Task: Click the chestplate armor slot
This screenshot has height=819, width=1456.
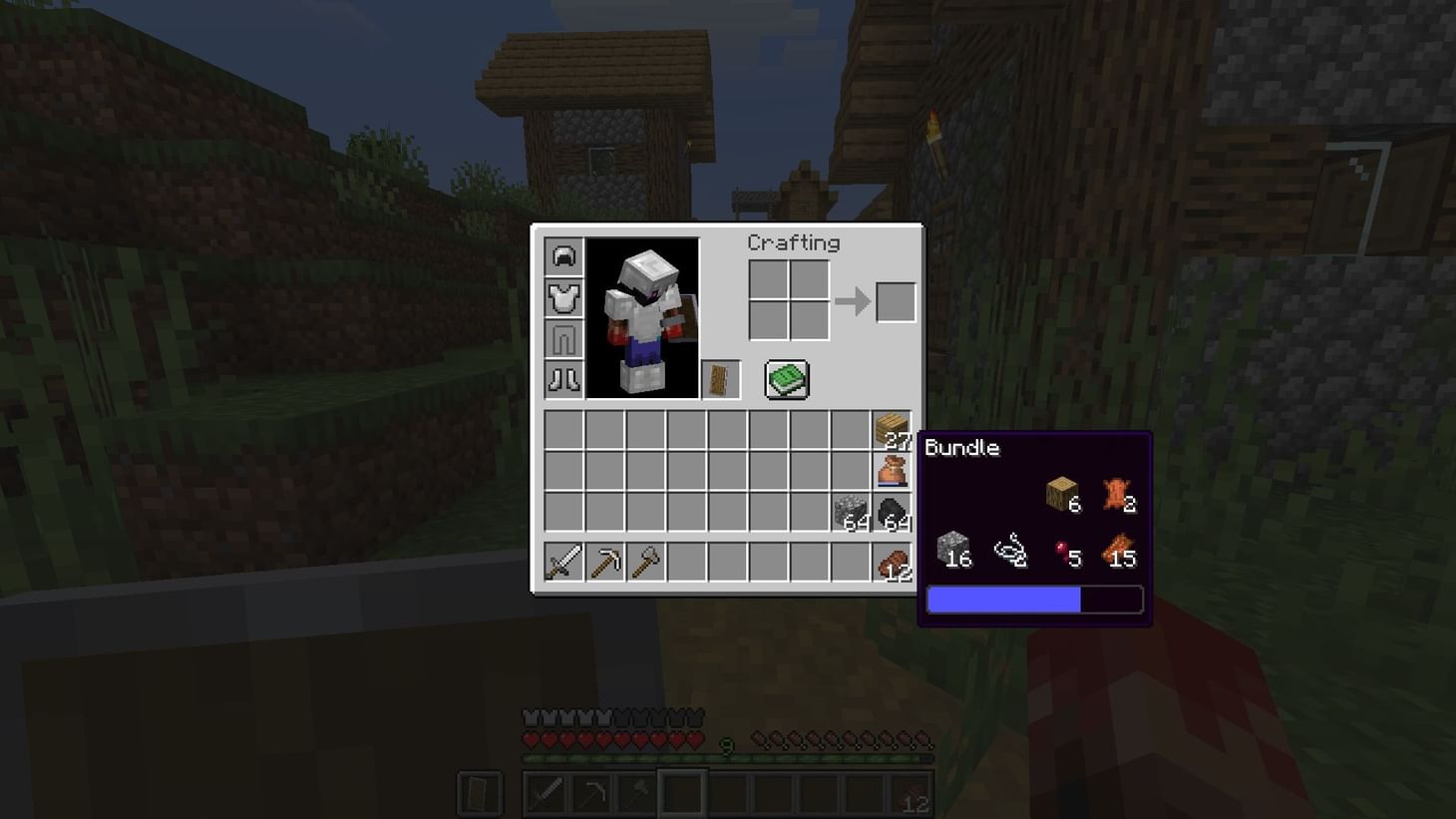Action: (x=563, y=296)
